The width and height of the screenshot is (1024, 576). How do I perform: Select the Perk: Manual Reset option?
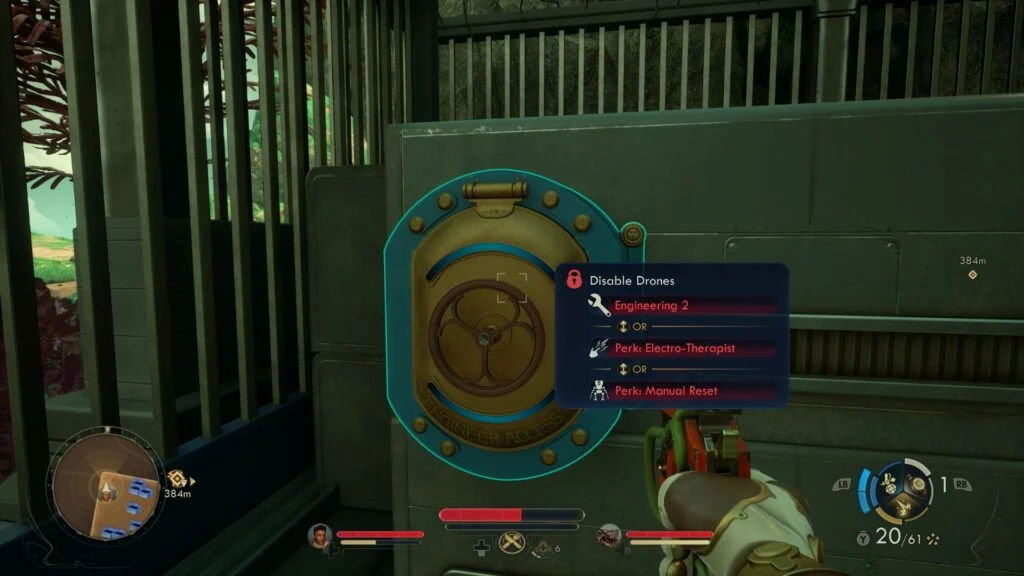click(666, 392)
